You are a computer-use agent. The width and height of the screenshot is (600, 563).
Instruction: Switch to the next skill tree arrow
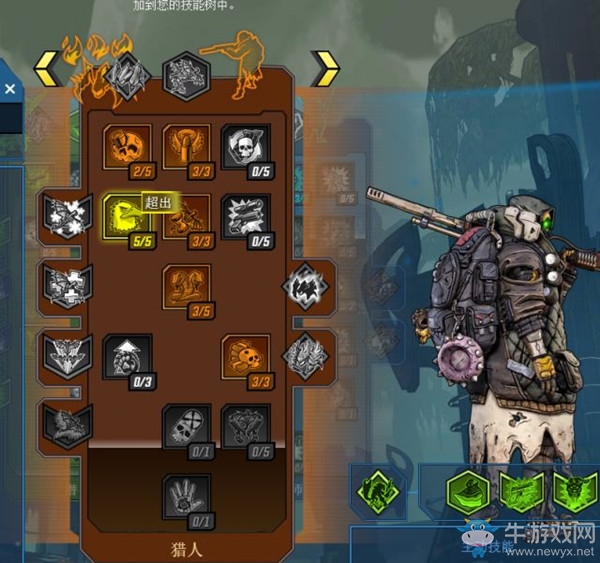tap(324, 69)
